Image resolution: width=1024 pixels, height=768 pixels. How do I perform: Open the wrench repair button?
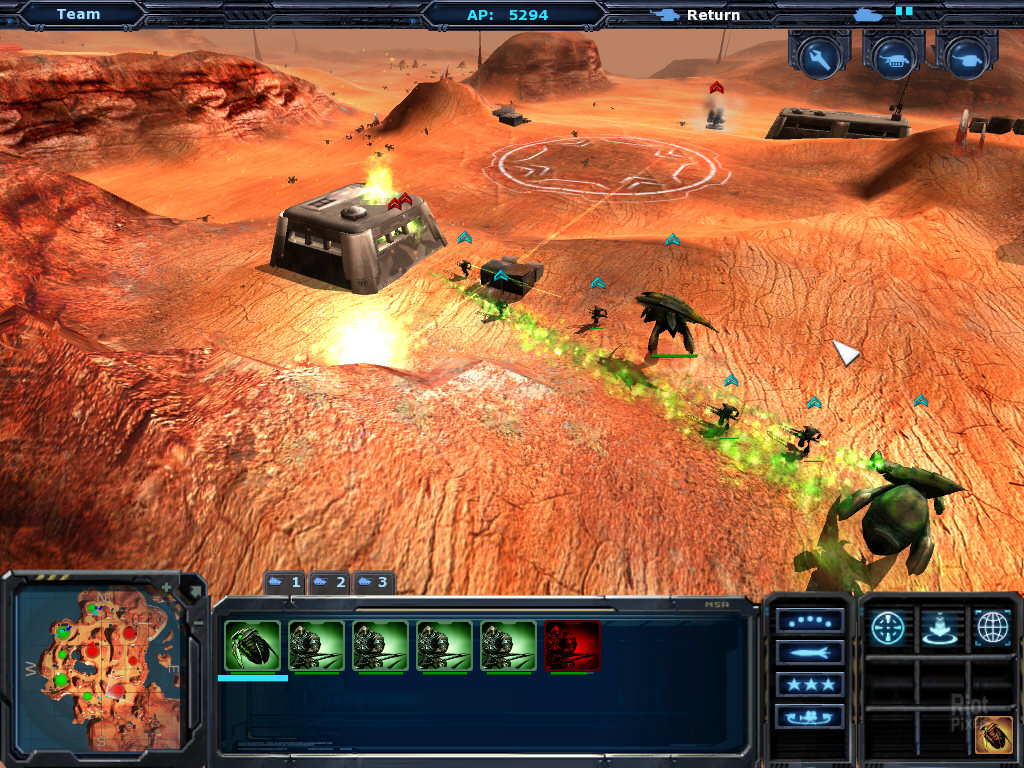coord(819,57)
